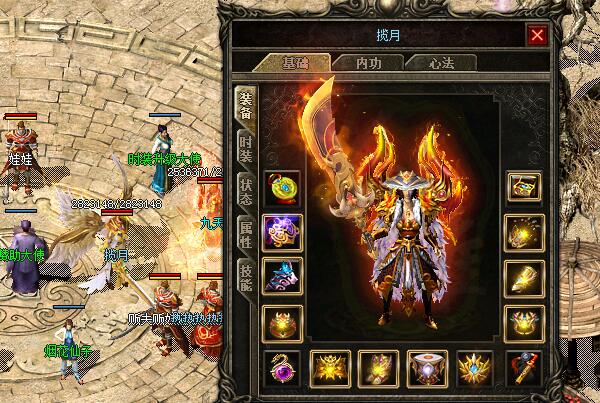Select the golden gauntlet equipment slot
This screenshot has height=403, width=600.
pyautogui.click(x=524, y=276)
